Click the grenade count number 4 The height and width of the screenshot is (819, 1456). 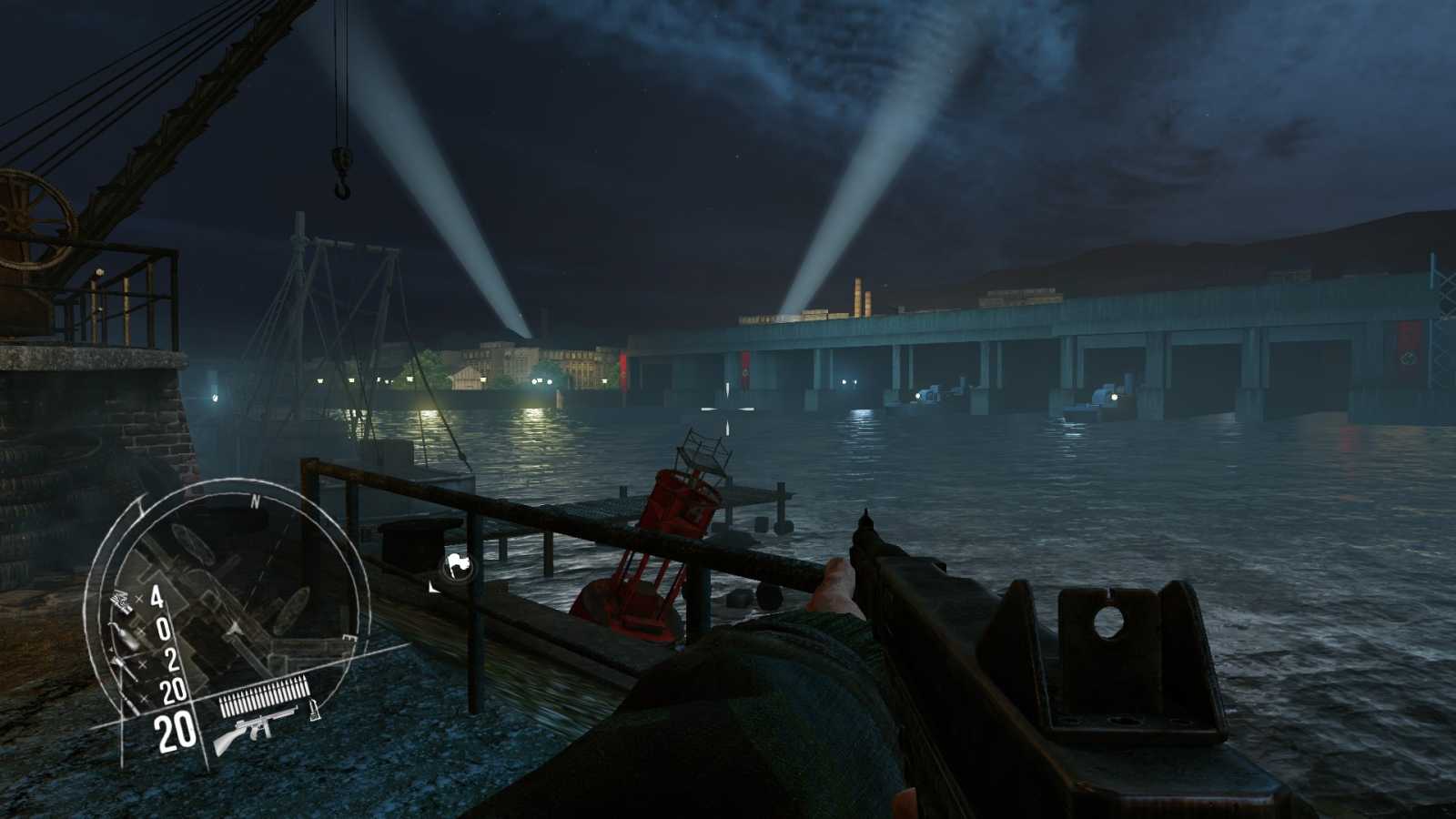tap(155, 599)
